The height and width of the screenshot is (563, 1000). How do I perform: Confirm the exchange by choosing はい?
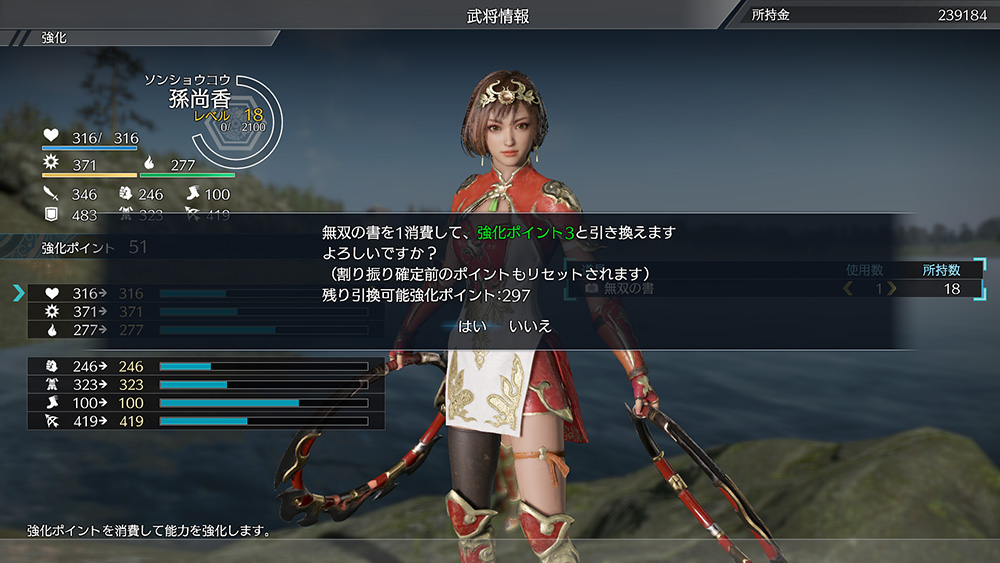472,326
